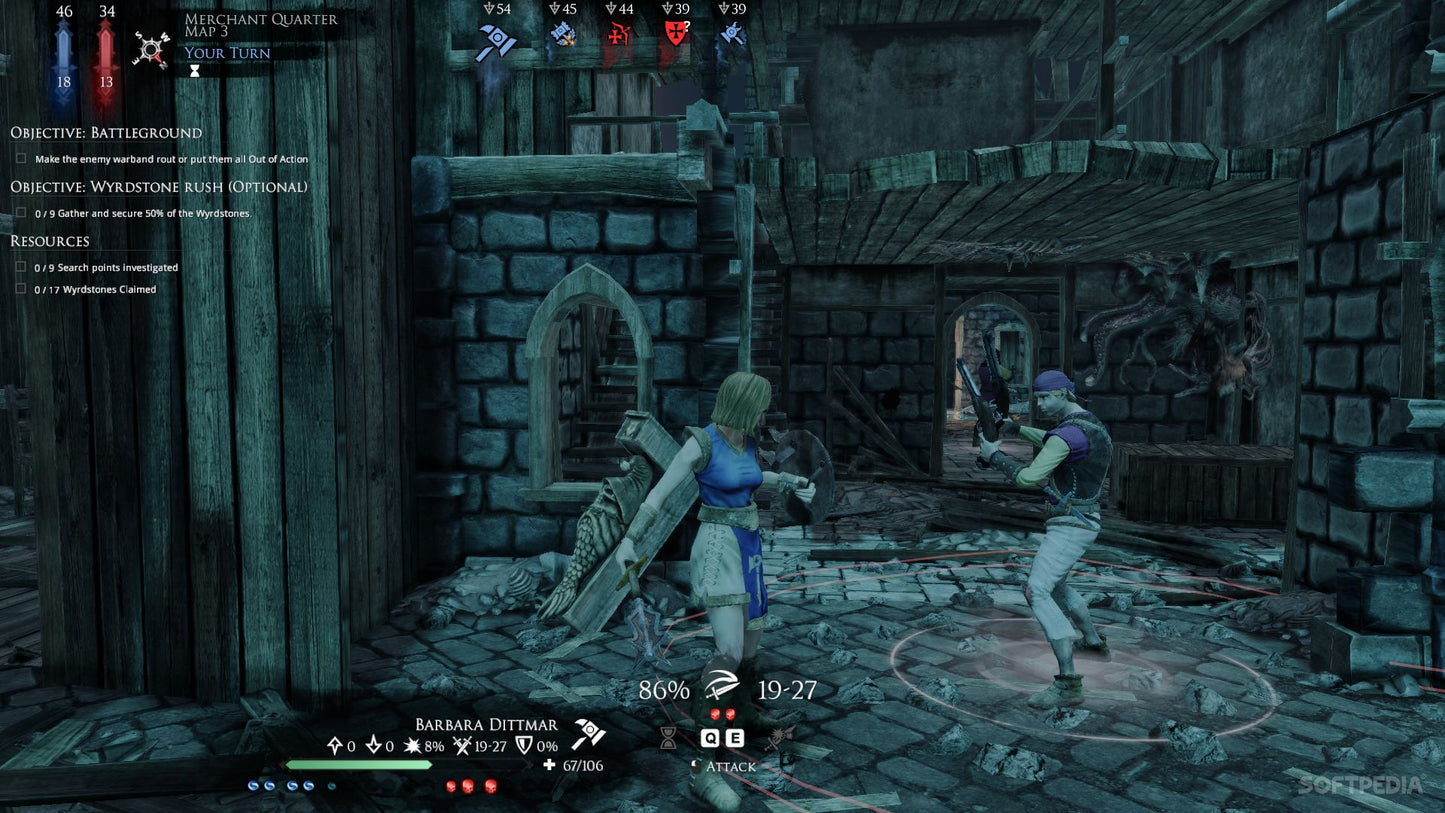Click the crossed swords melee damage icon
The image size is (1445, 813).
[x=462, y=746]
